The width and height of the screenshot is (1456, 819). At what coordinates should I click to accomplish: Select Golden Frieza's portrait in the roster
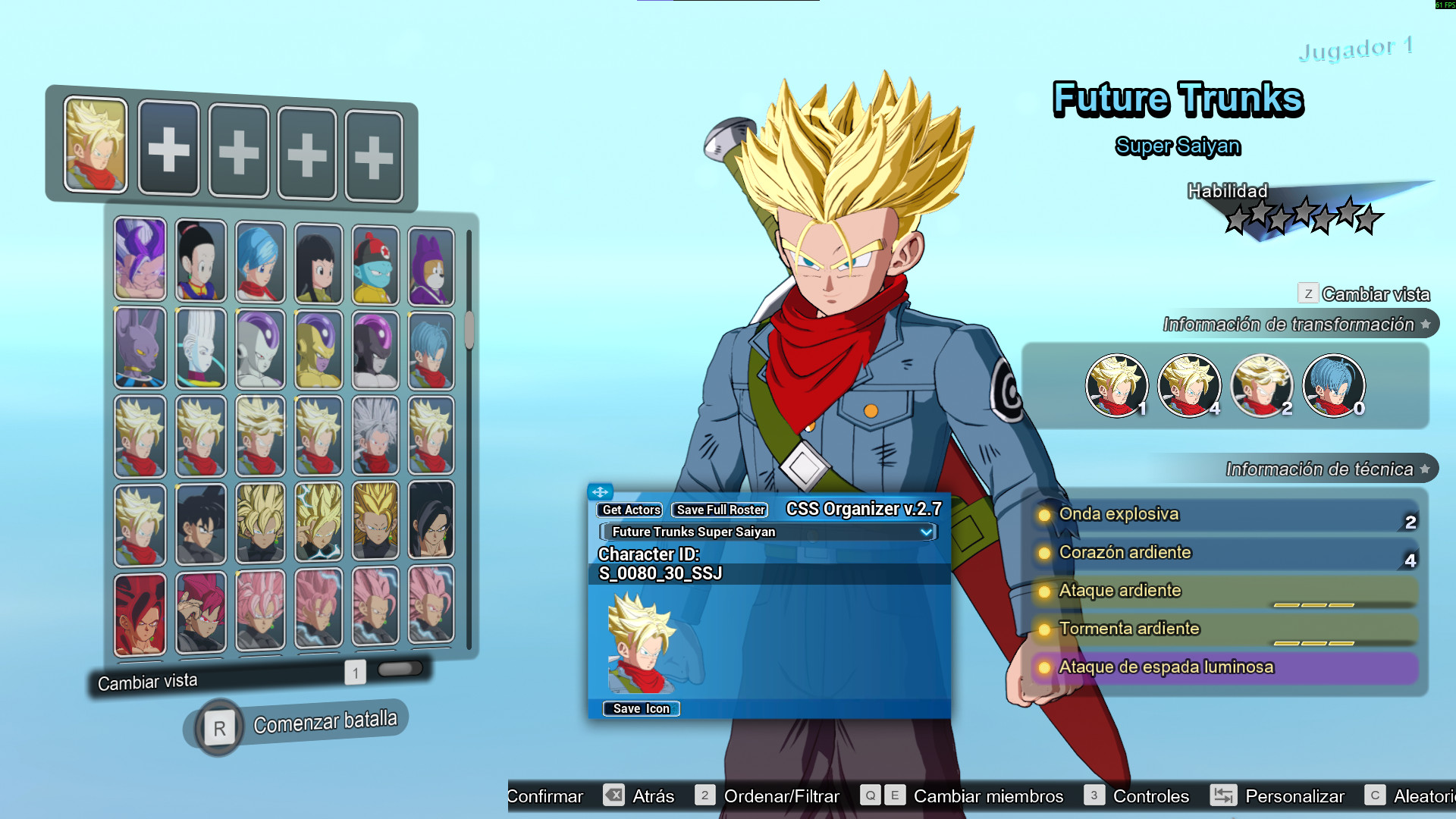tap(318, 349)
